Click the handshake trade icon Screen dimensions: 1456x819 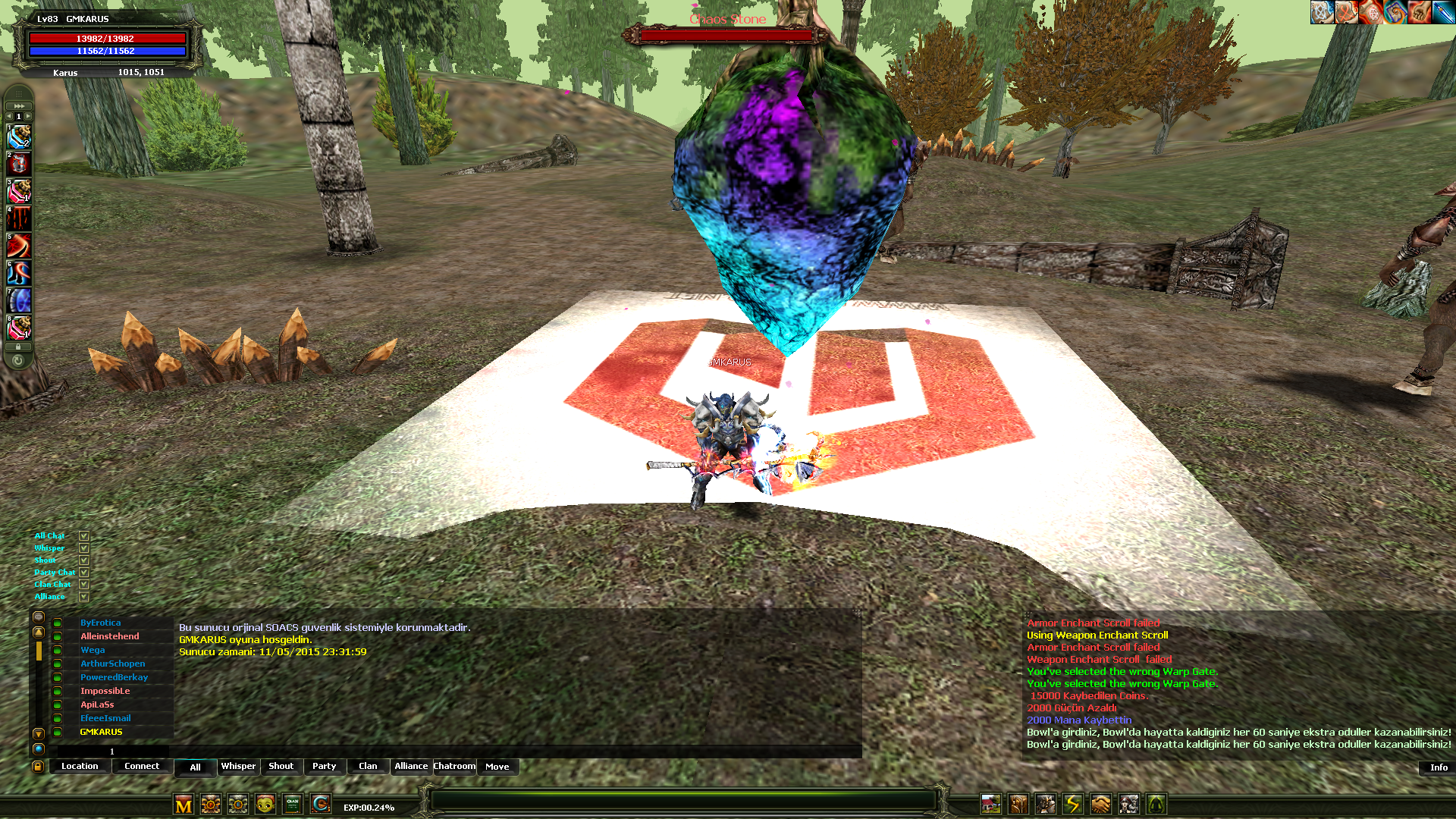coord(1100,804)
